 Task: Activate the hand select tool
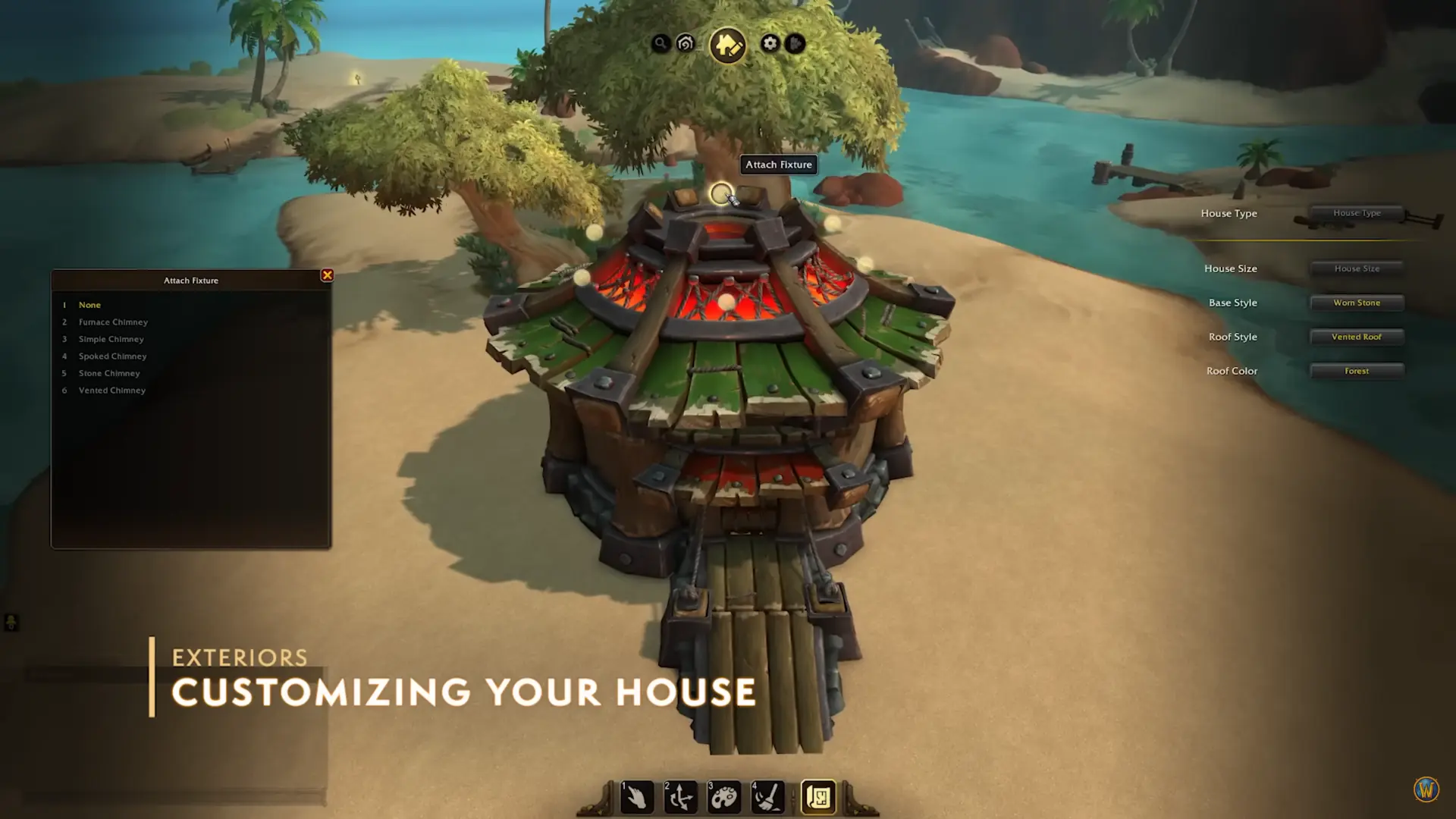point(637,797)
